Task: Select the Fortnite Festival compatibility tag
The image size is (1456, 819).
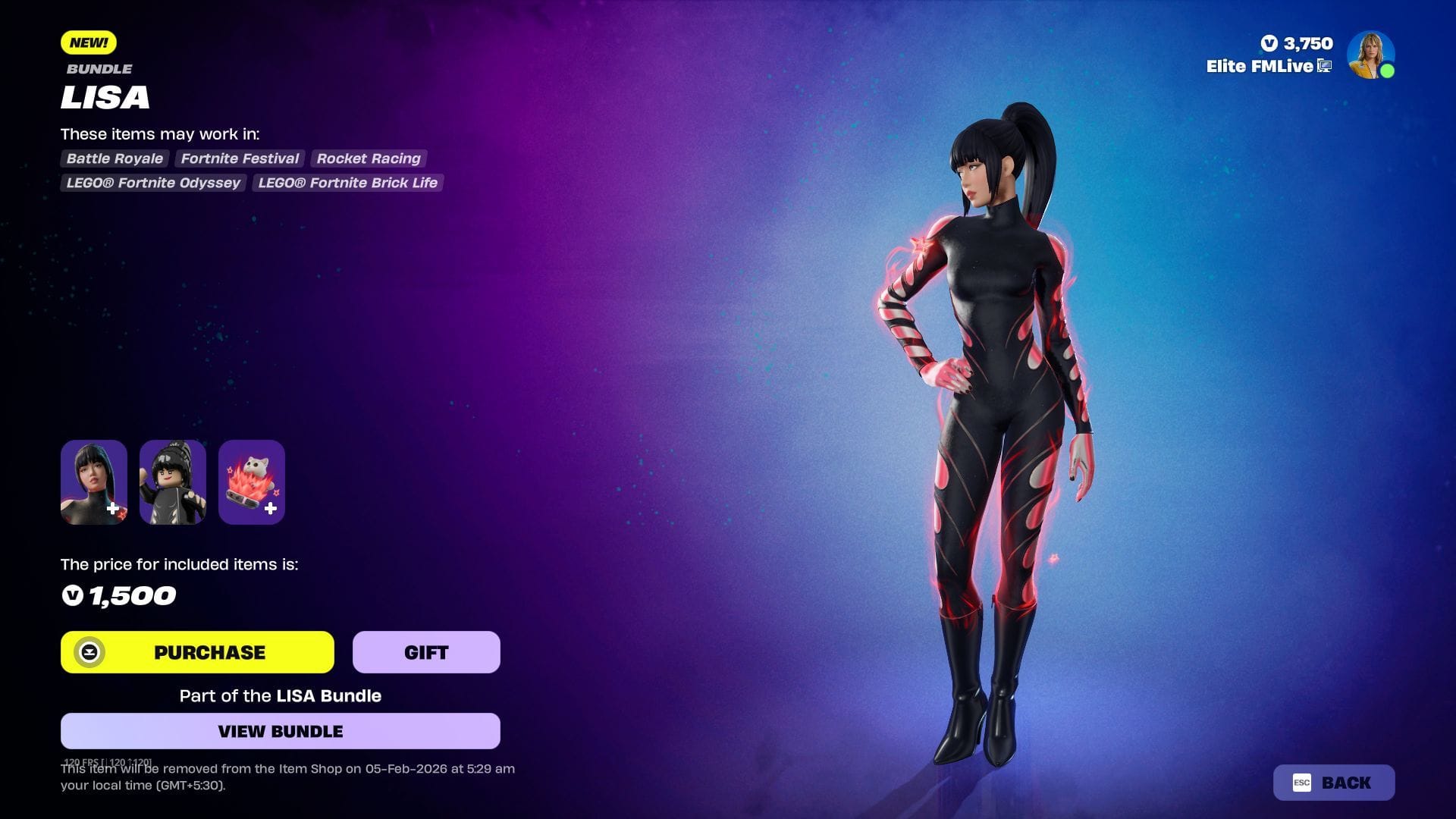Action: point(239,158)
